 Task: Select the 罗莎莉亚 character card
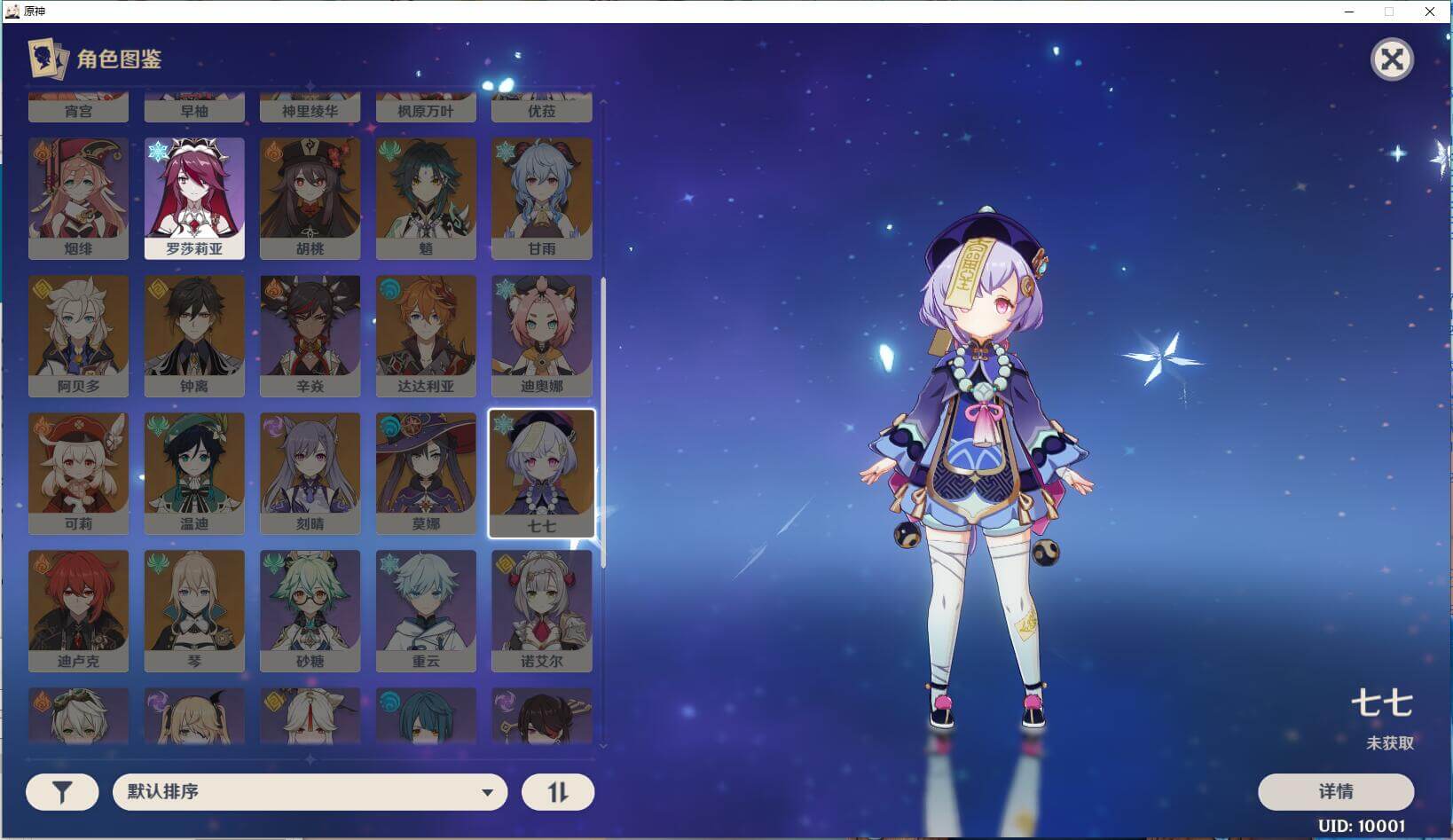pos(194,197)
